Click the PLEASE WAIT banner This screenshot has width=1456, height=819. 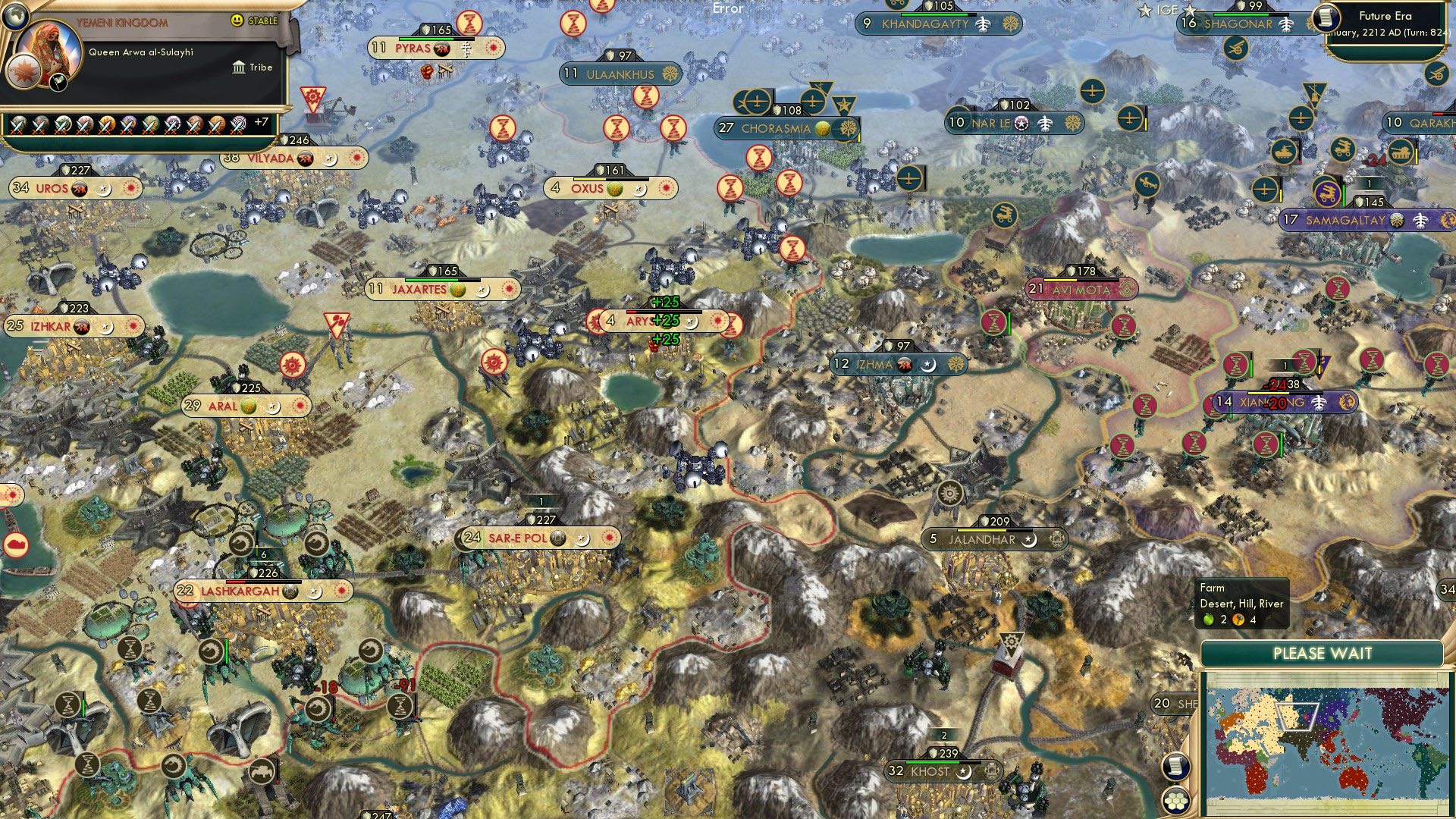coord(1323,652)
